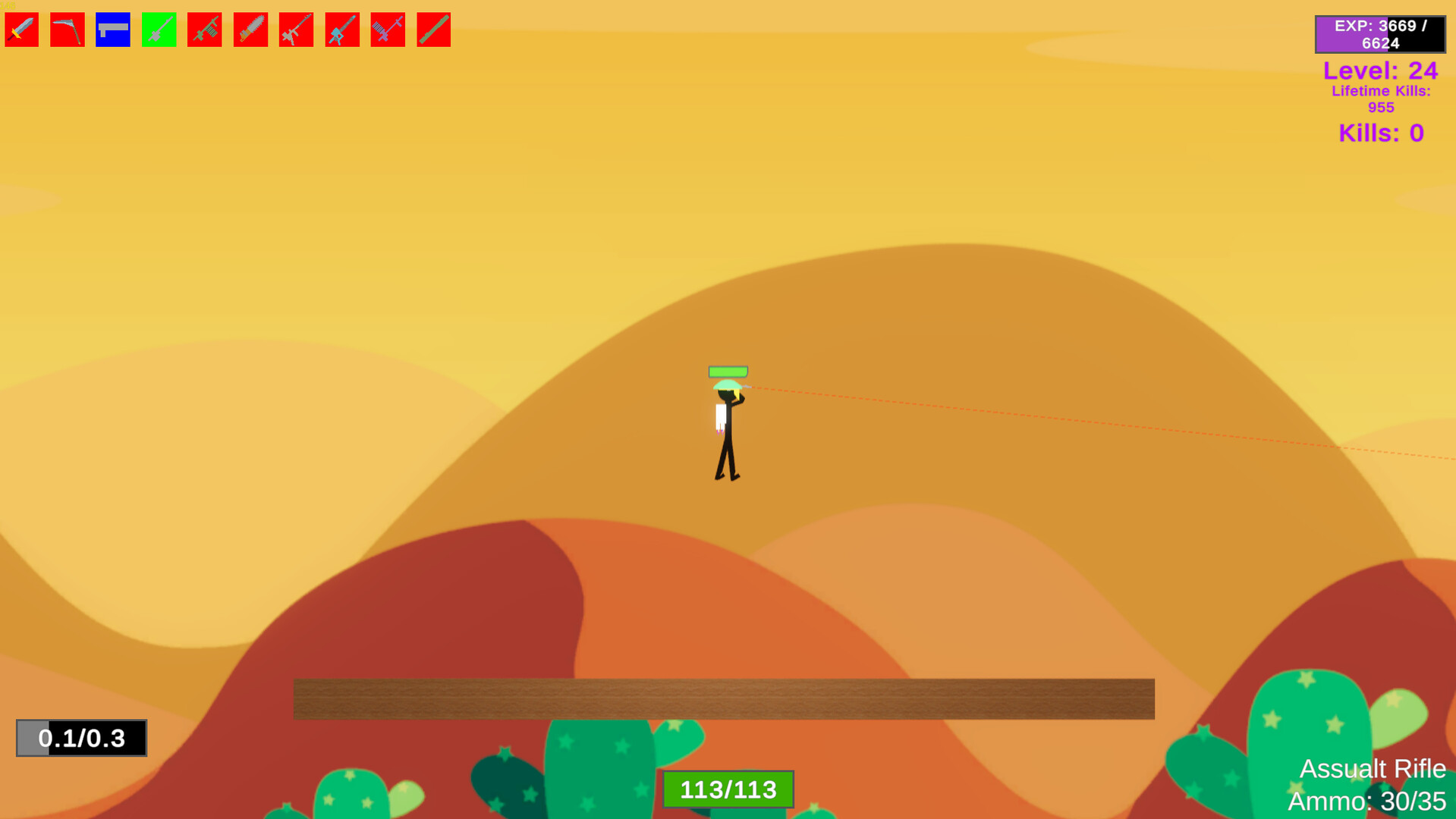
Task: Equip the chainsaw weapon
Action: [x=250, y=30]
